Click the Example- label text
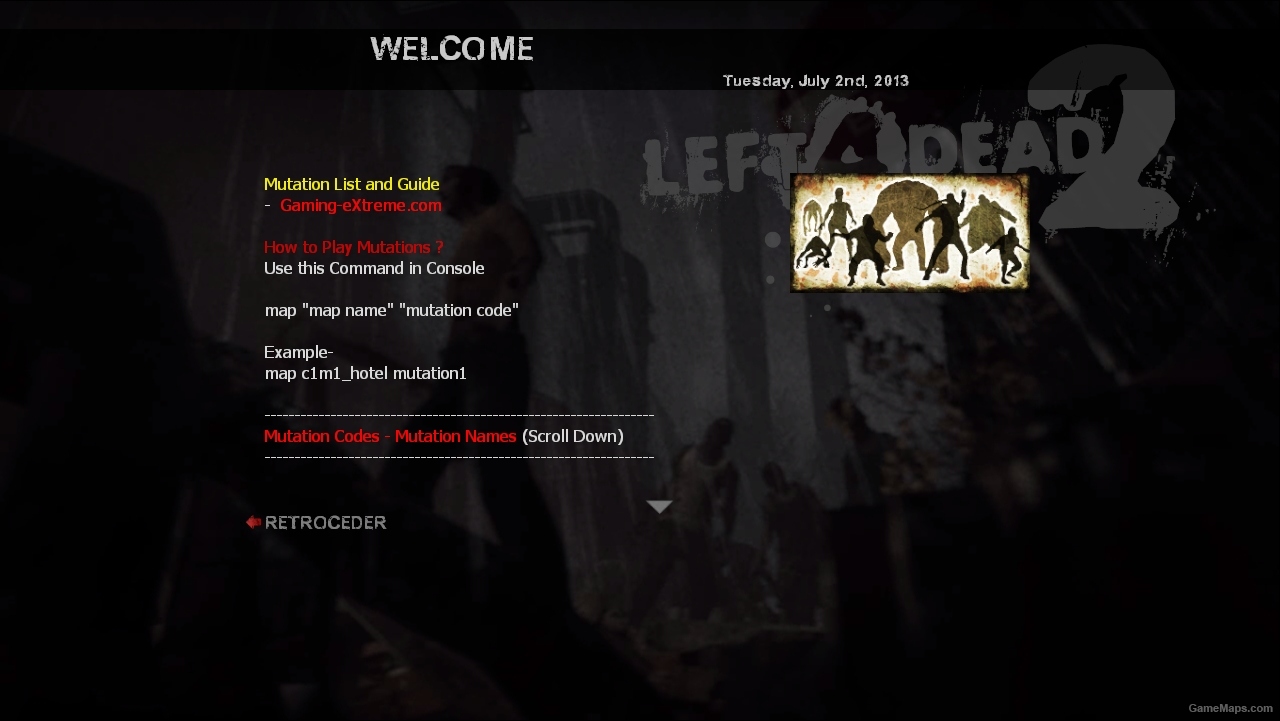The image size is (1280, 721). point(298,352)
